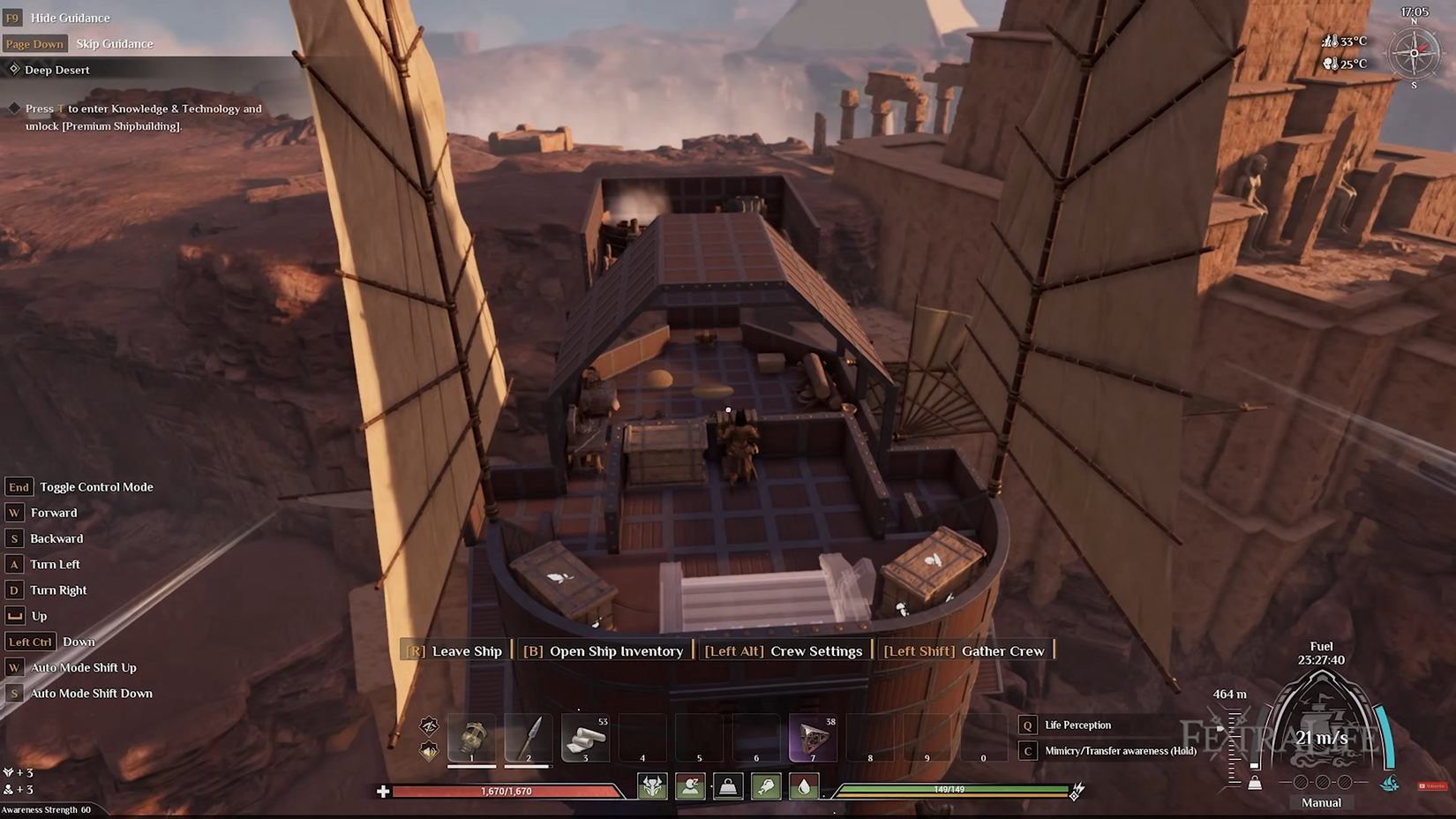Click the Leave Ship action
This screenshot has height=819, width=1456.
pos(455,651)
